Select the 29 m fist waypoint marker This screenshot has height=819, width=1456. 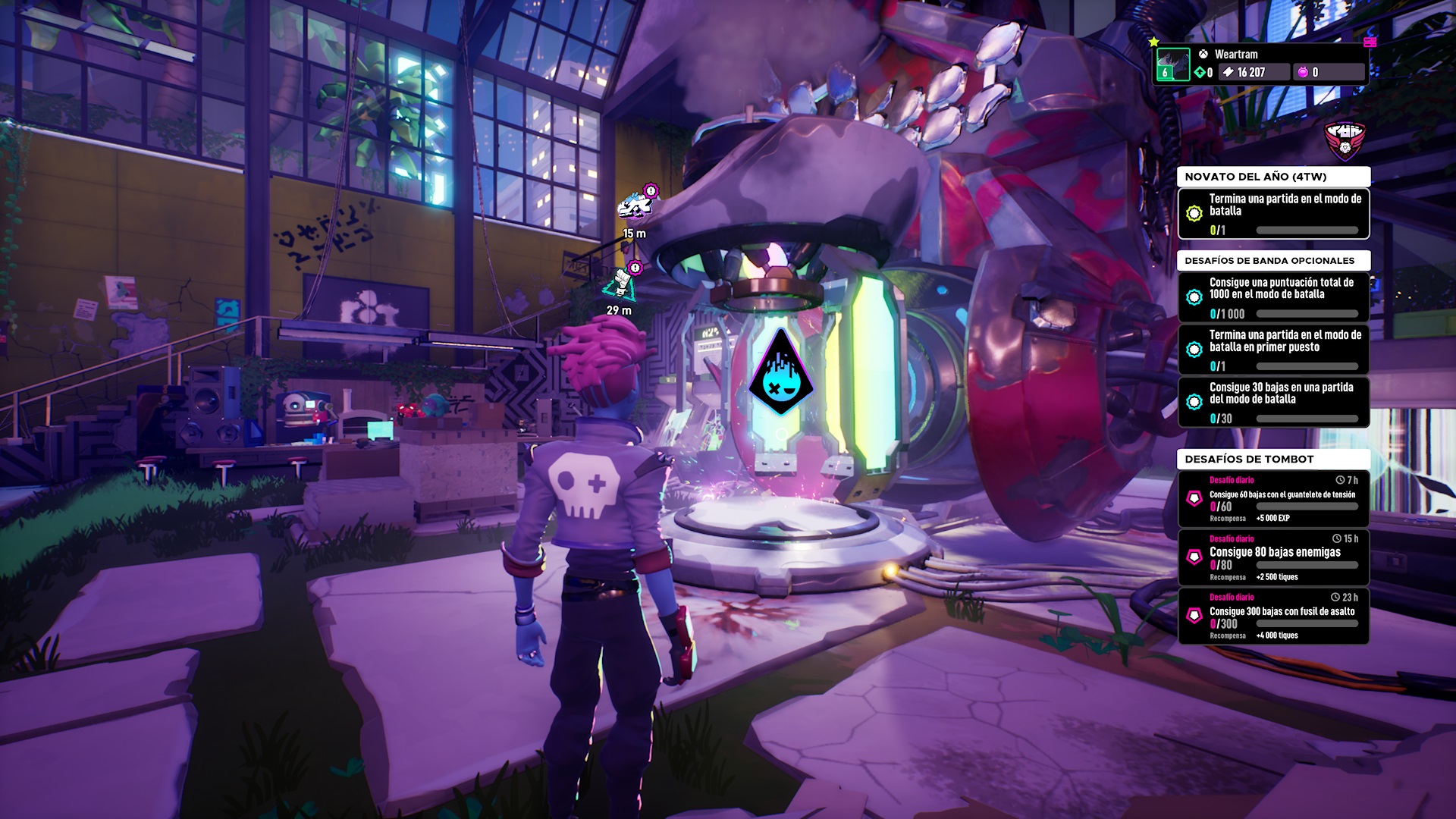(x=621, y=283)
